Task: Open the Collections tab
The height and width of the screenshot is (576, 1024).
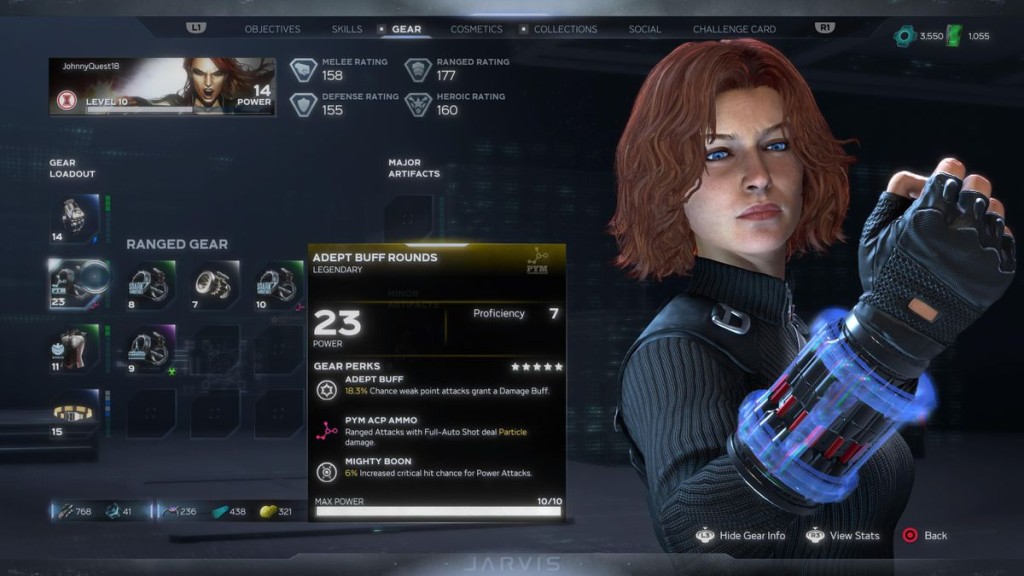Action: (x=565, y=29)
